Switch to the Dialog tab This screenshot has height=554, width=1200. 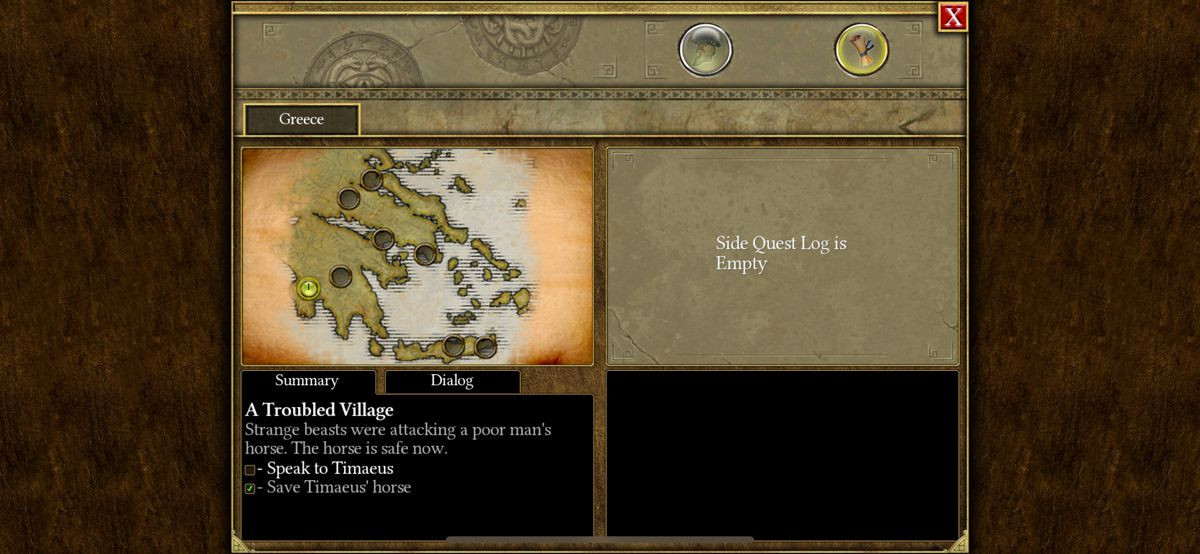pos(452,381)
